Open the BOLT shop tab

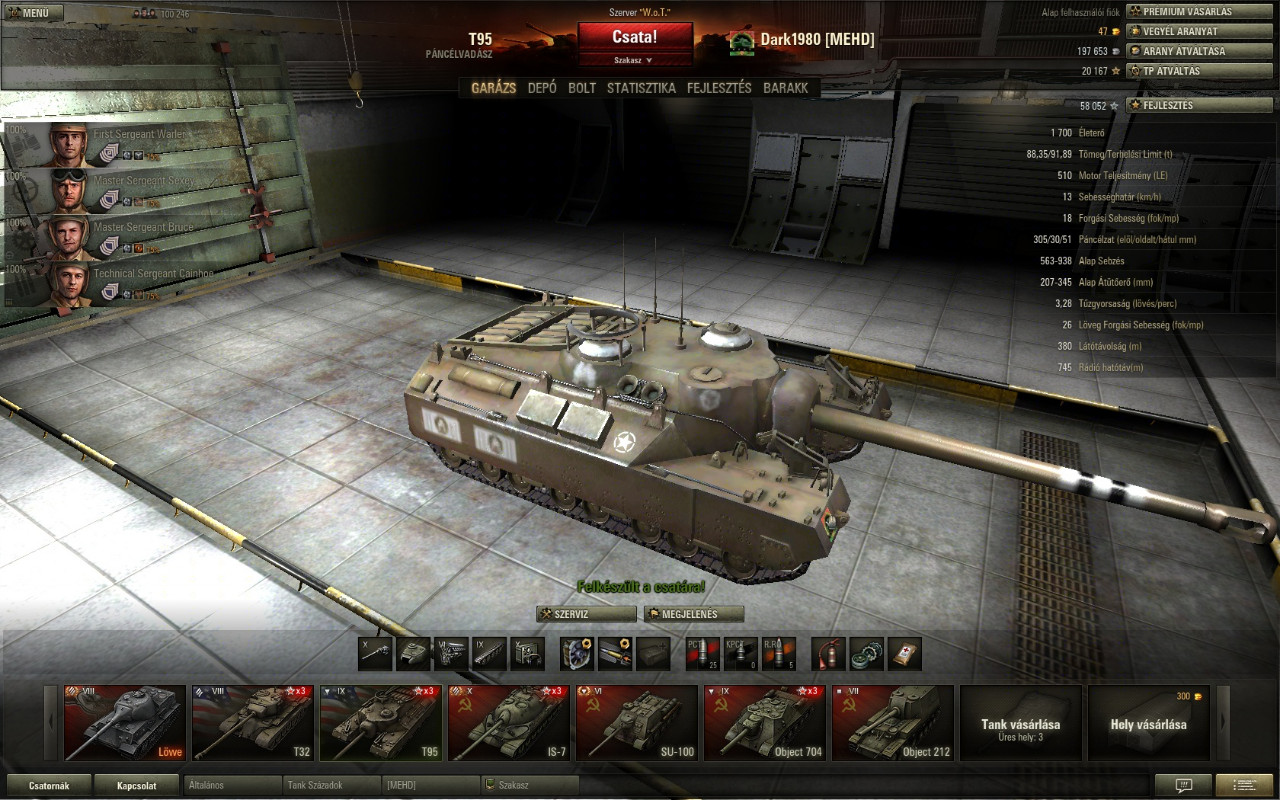click(x=582, y=88)
